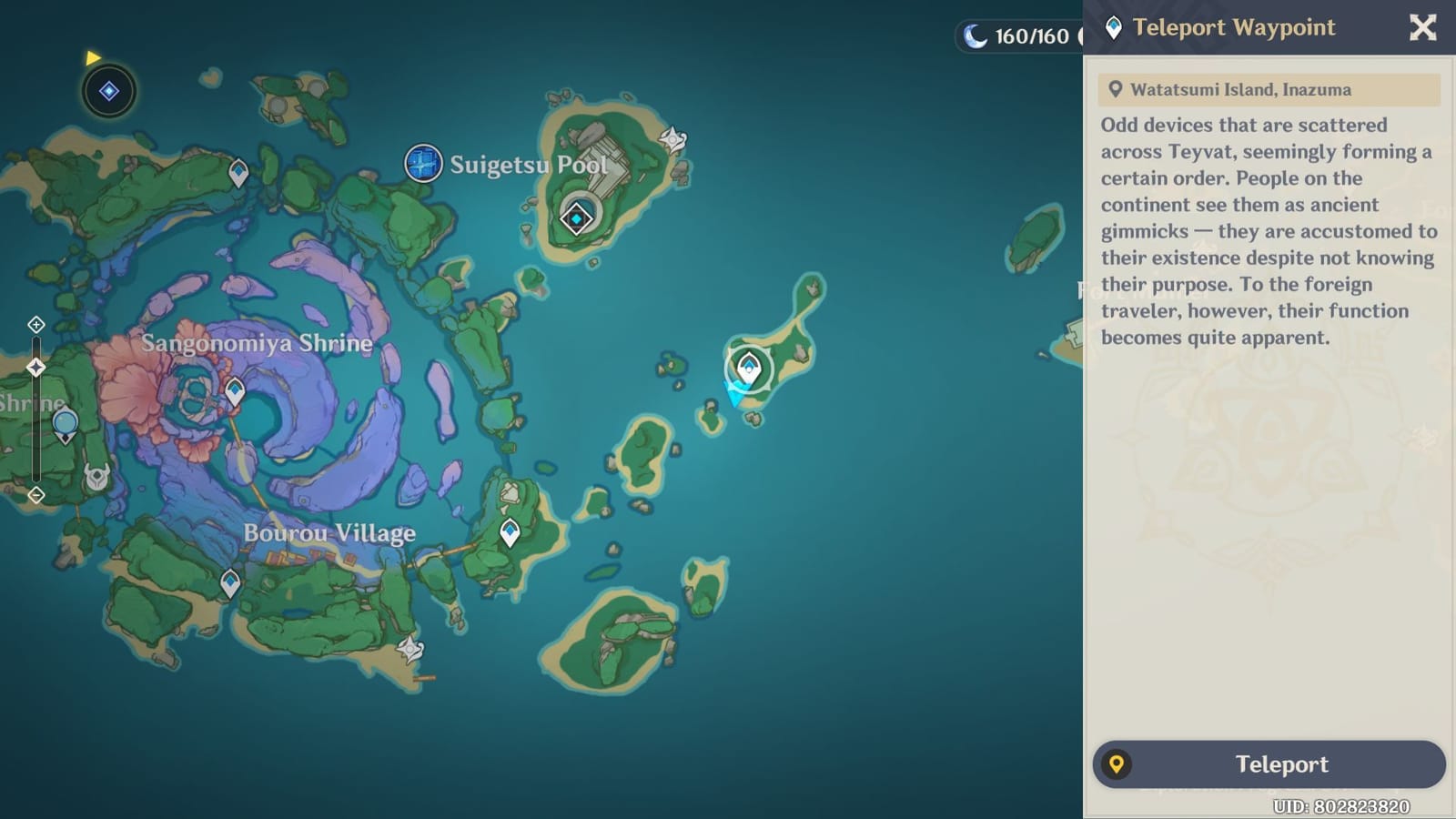The image size is (1456, 819).
Task: Click the crescent moon Original Resin icon
Action: [974, 36]
